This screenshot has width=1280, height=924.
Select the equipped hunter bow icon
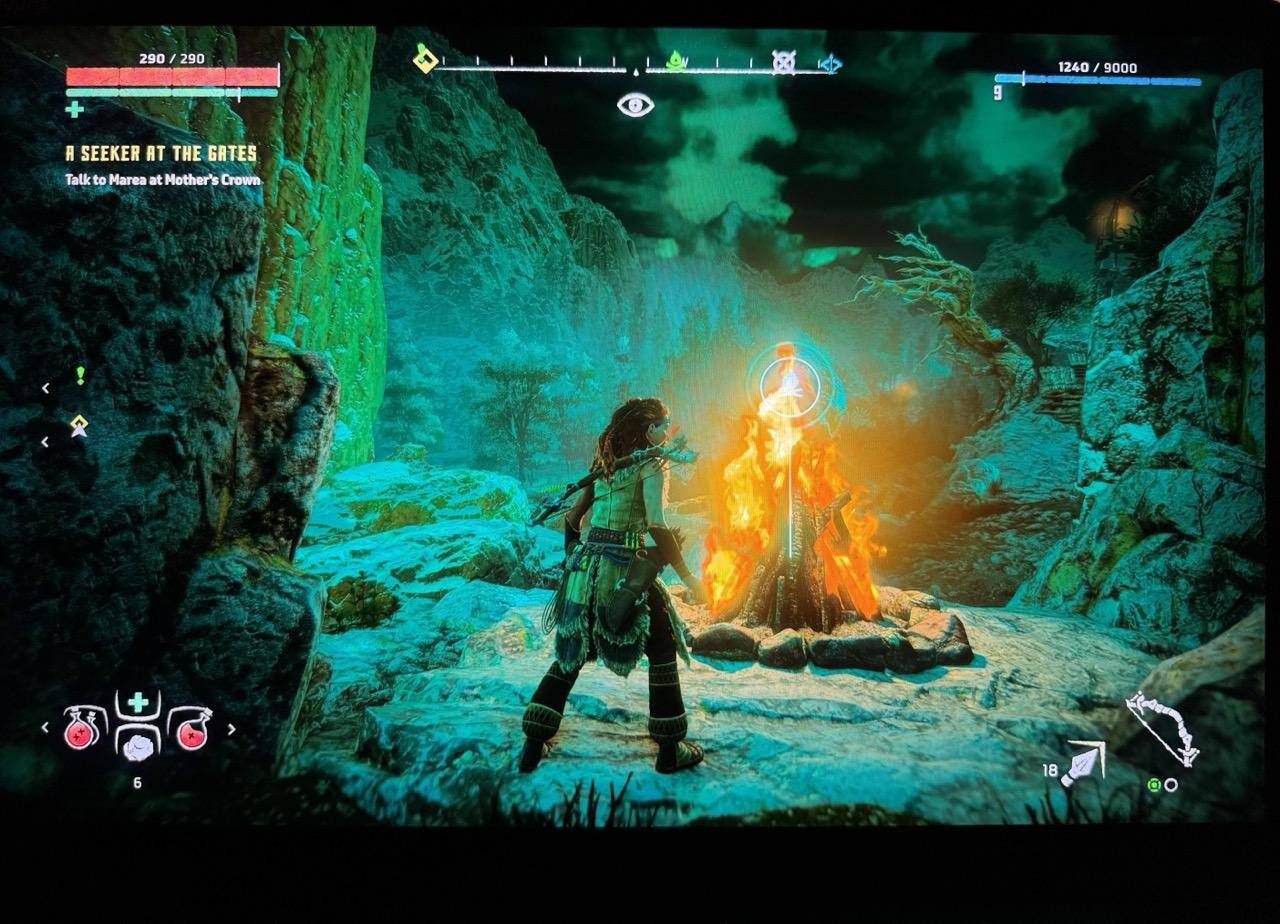pyautogui.click(x=1162, y=727)
